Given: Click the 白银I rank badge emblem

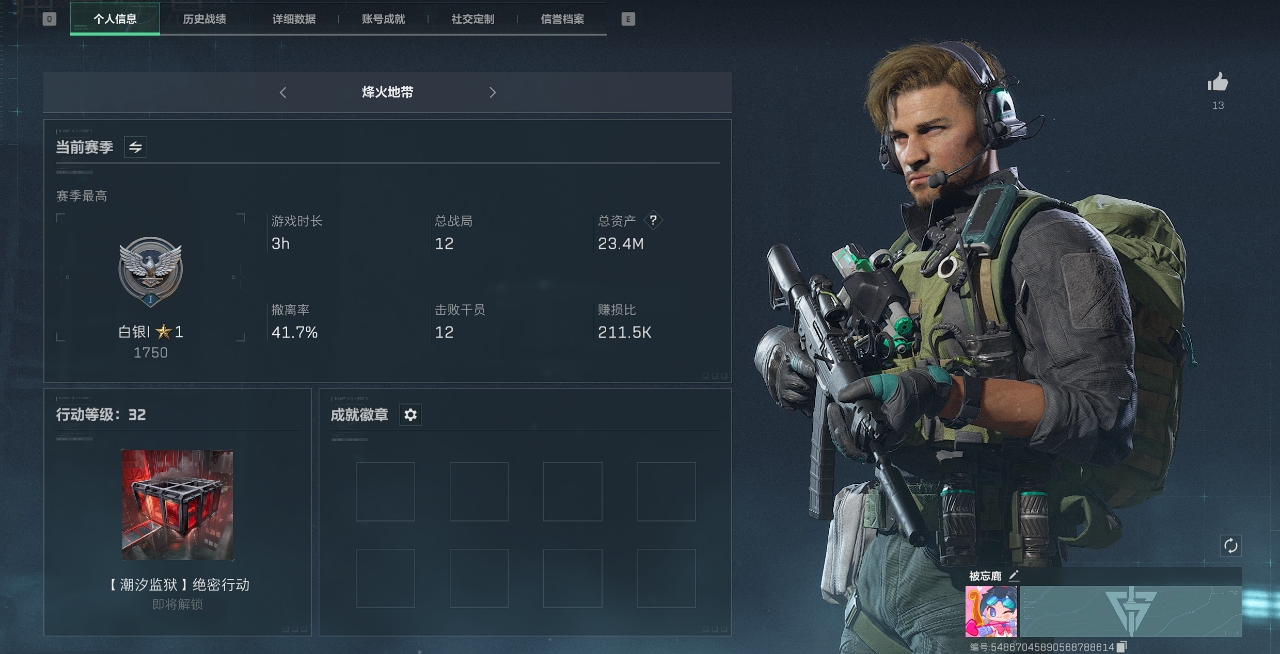Looking at the screenshot, I should click(150, 272).
